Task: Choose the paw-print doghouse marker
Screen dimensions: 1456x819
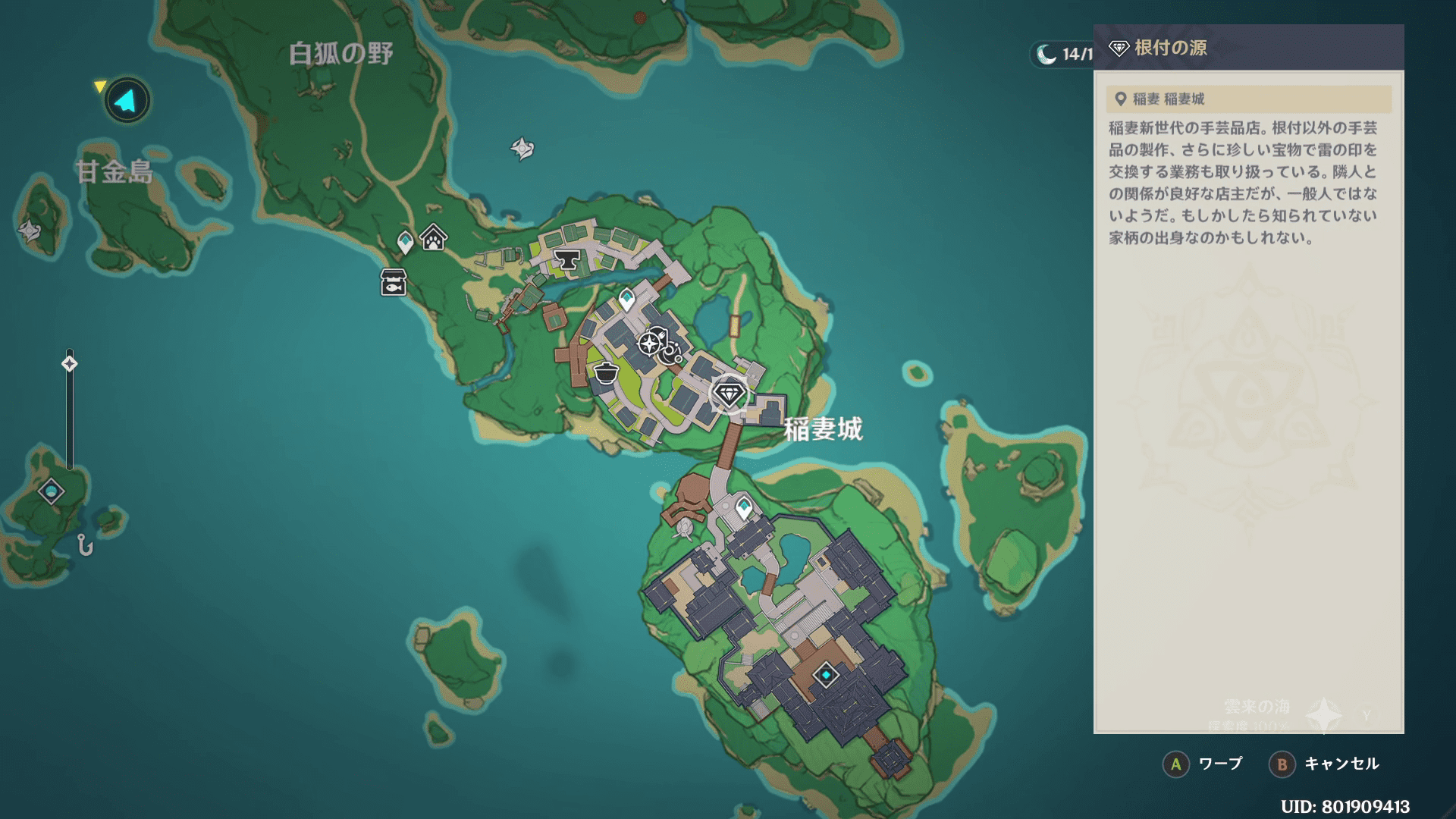Action: coord(433,238)
